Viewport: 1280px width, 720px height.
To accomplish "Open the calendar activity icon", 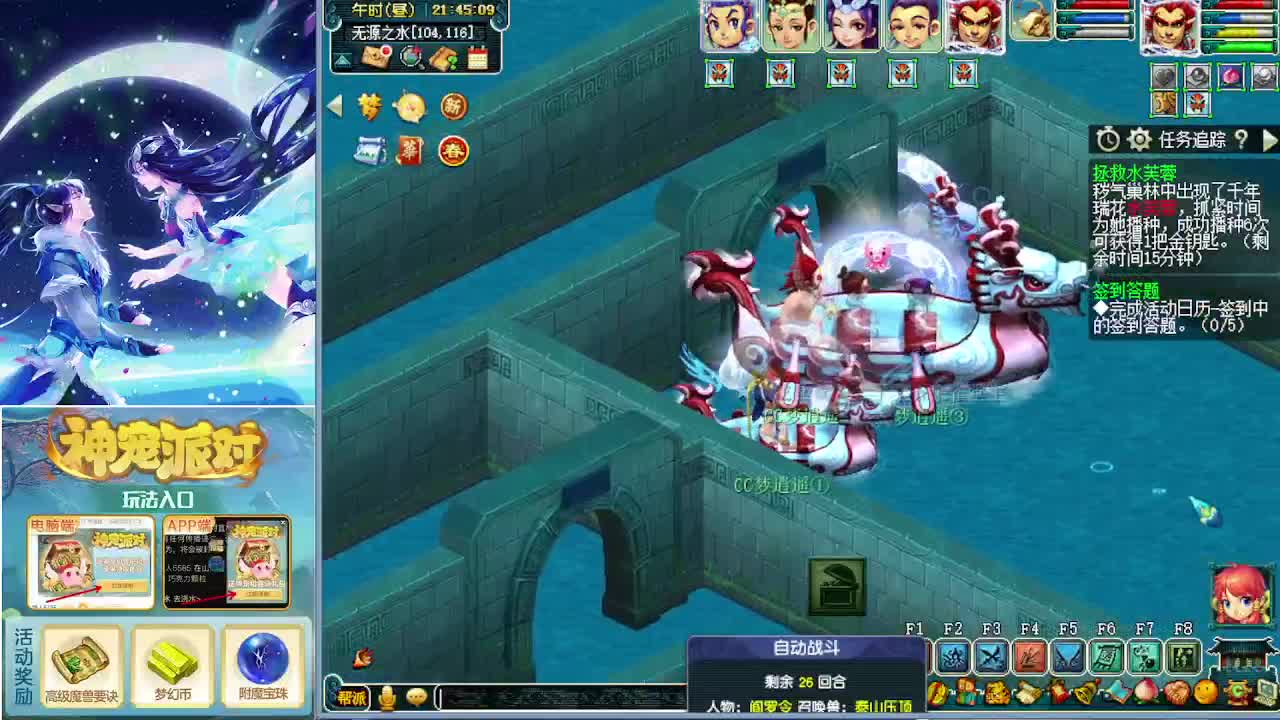I will (478, 57).
